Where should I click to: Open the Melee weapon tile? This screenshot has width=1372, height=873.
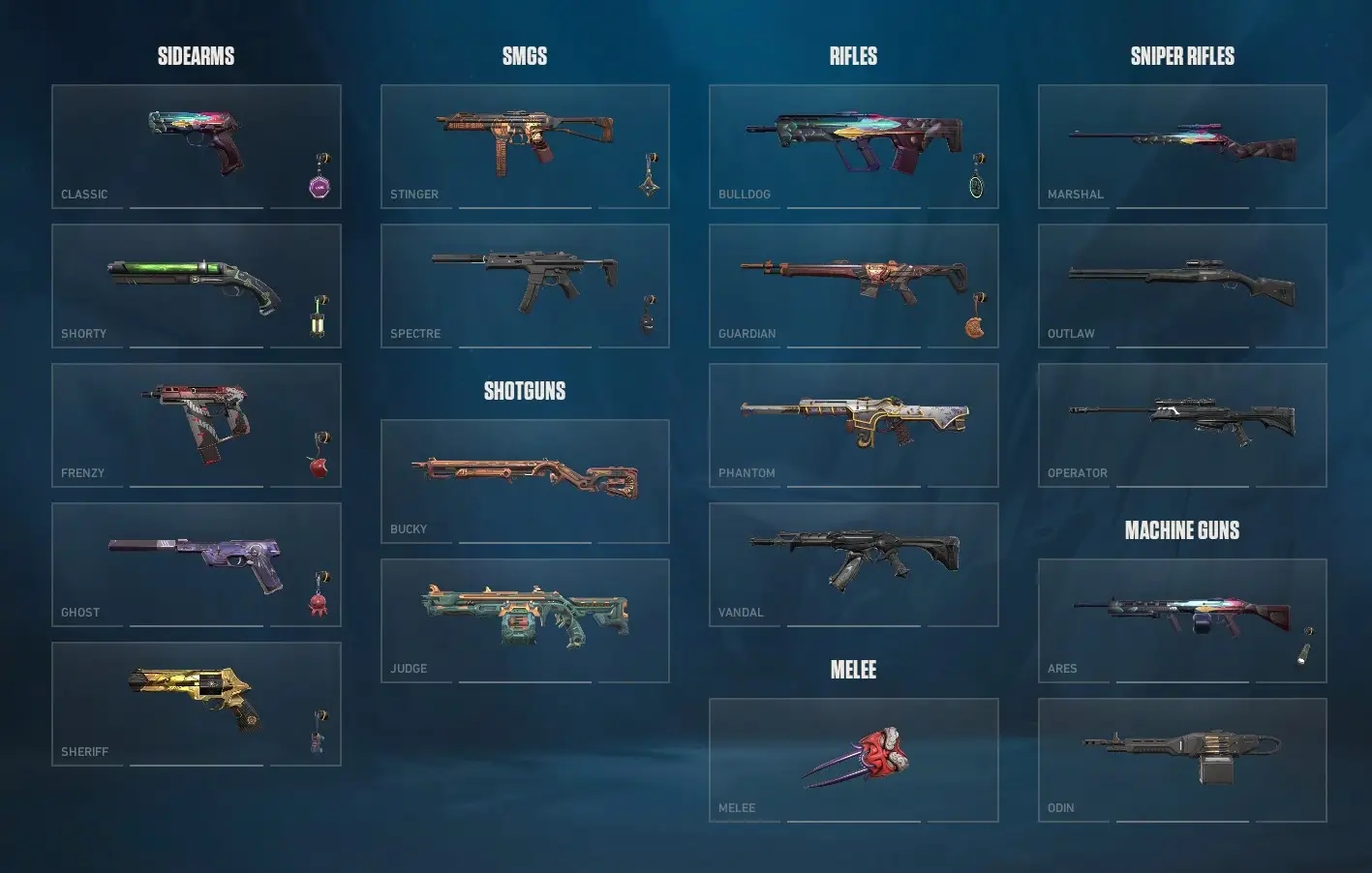[x=853, y=759]
